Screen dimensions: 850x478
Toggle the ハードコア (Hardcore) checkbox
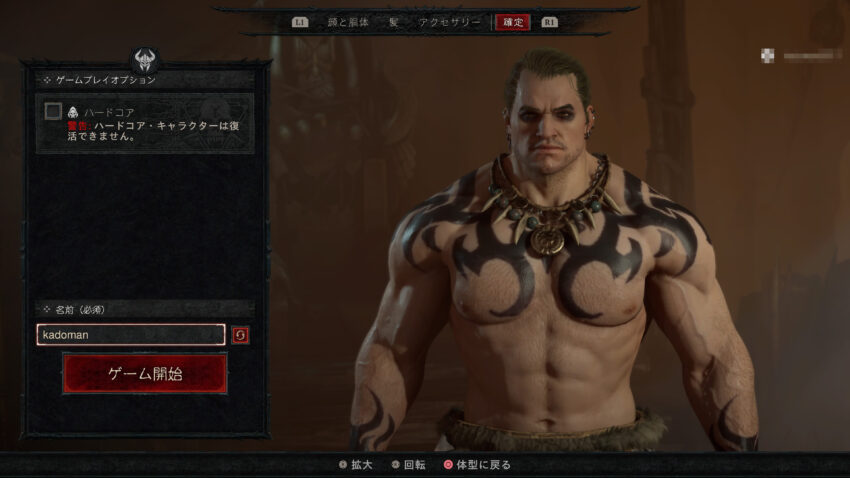coord(53,111)
